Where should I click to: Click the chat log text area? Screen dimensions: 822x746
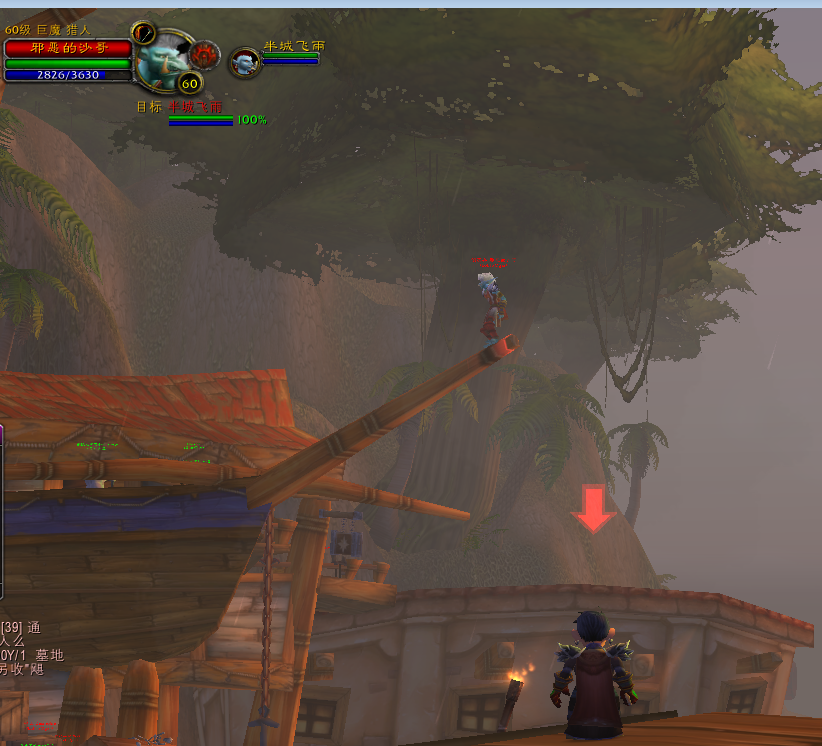click(x=32, y=648)
